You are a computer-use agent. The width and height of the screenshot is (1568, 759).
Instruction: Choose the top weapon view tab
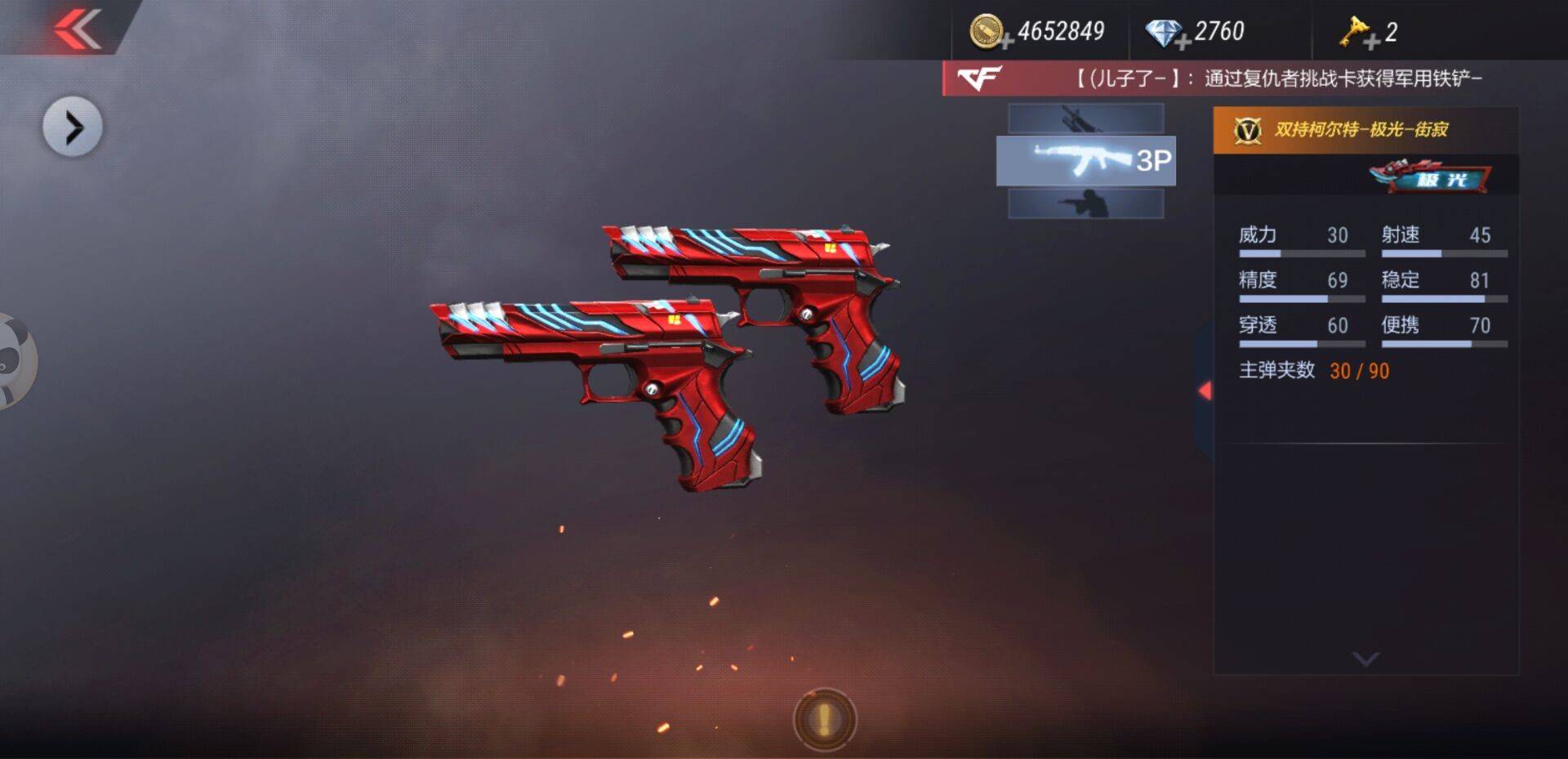[1085, 118]
